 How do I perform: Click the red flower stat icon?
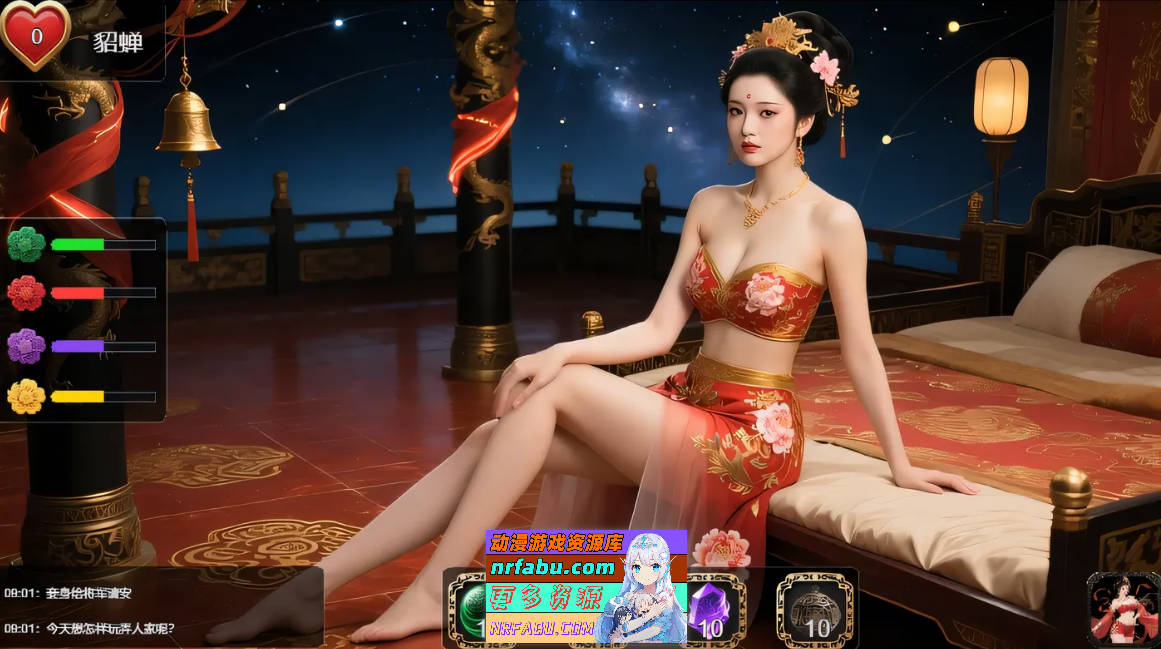pyautogui.click(x=26, y=293)
